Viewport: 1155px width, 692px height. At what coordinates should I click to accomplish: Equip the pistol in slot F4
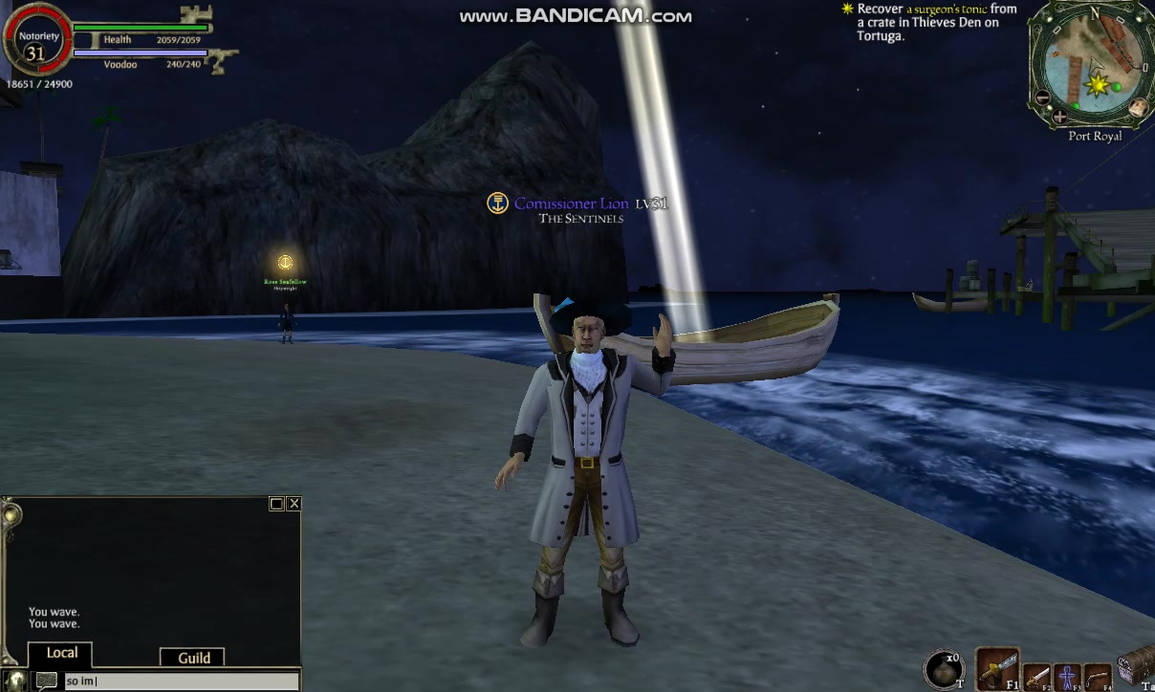coord(1097,677)
